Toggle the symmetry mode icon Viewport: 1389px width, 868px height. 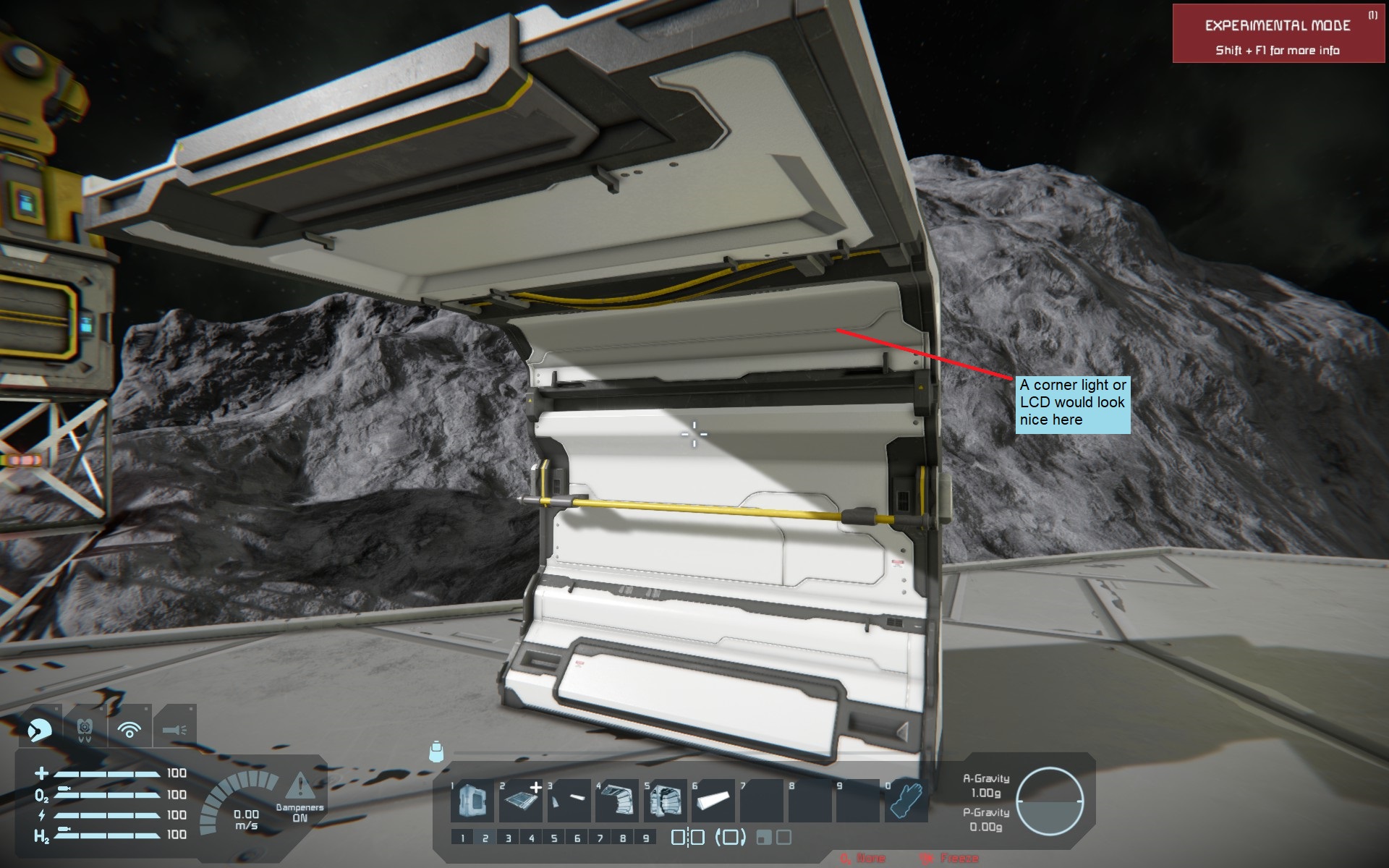pos(687,838)
